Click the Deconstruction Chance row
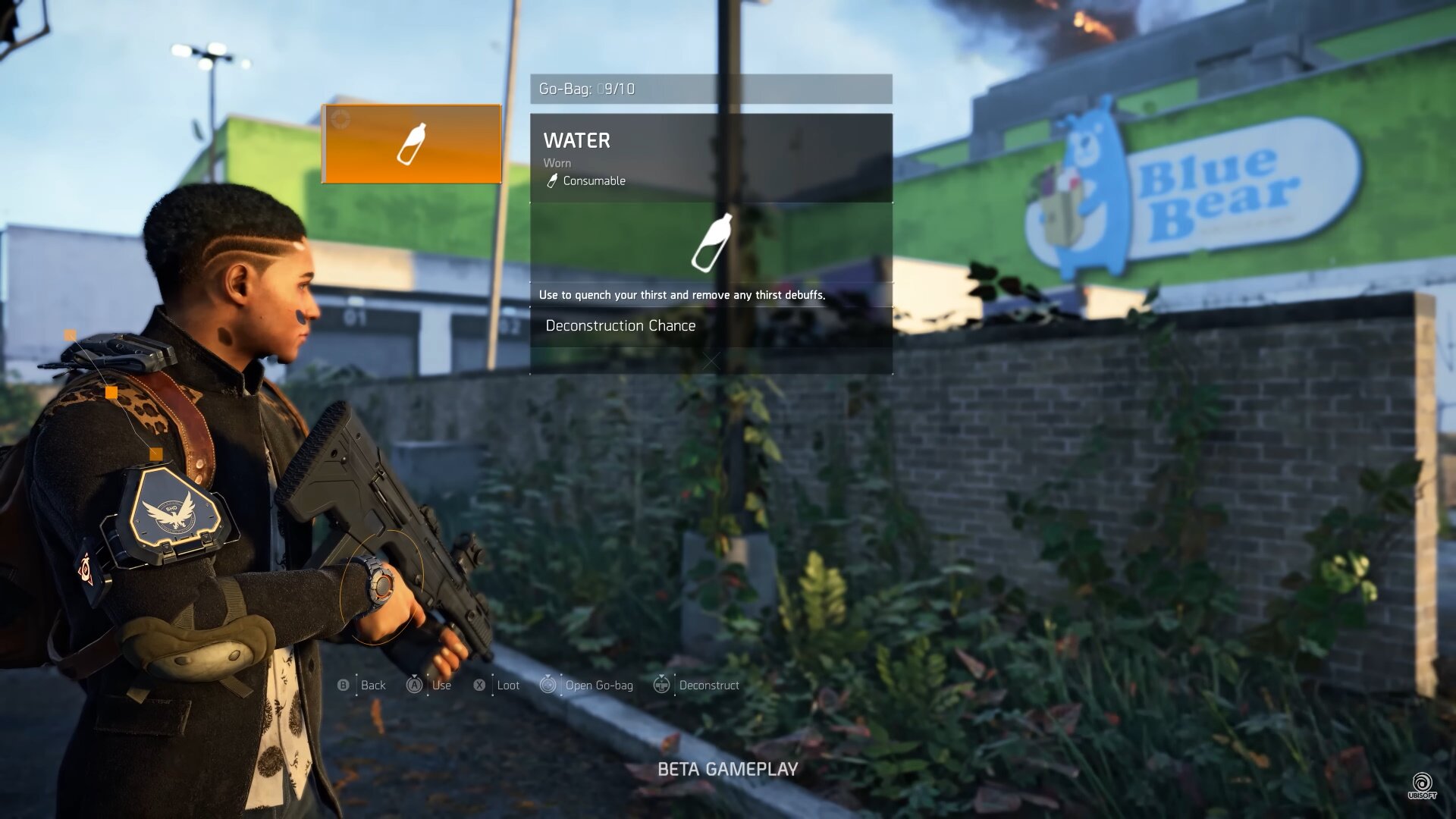 711,326
